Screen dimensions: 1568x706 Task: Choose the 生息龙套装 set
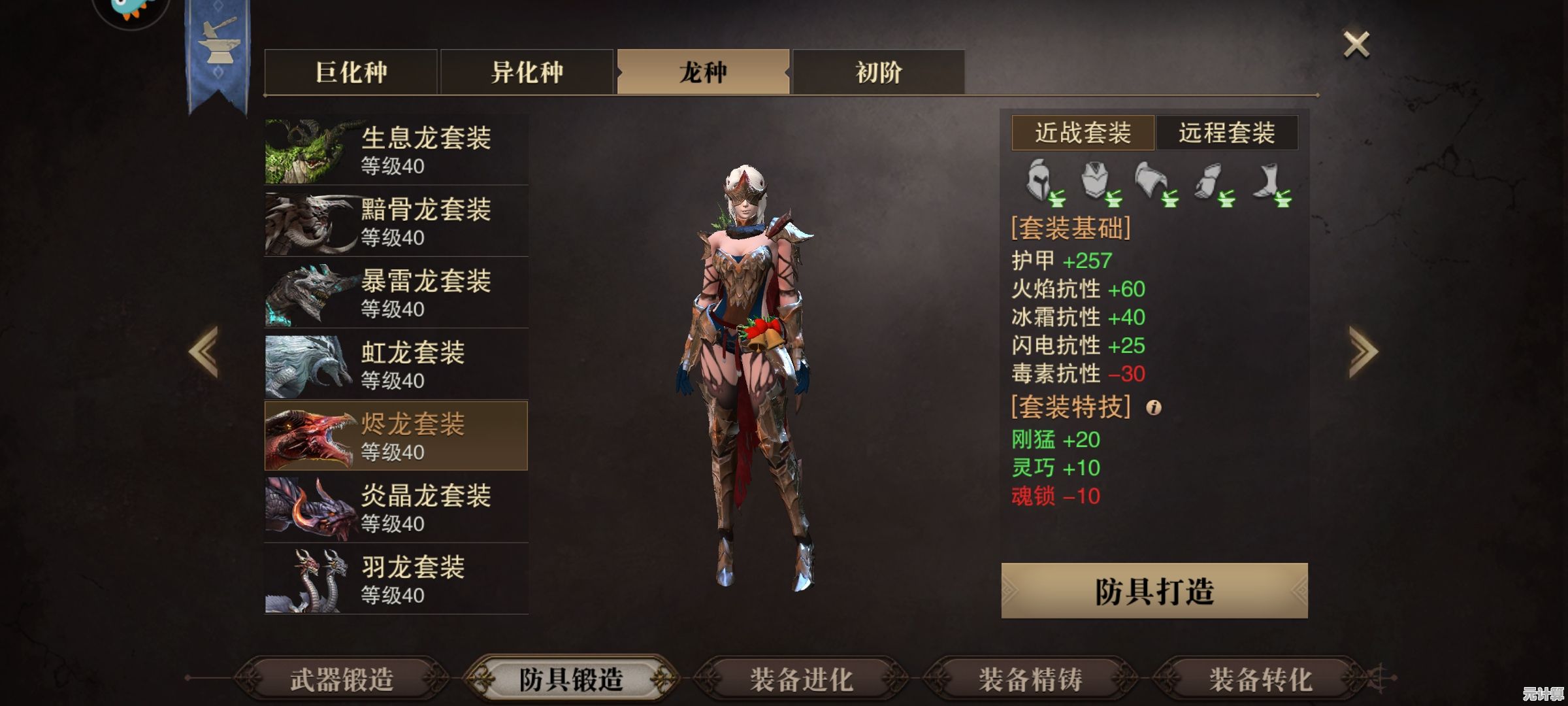pyautogui.click(x=396, y=150)
